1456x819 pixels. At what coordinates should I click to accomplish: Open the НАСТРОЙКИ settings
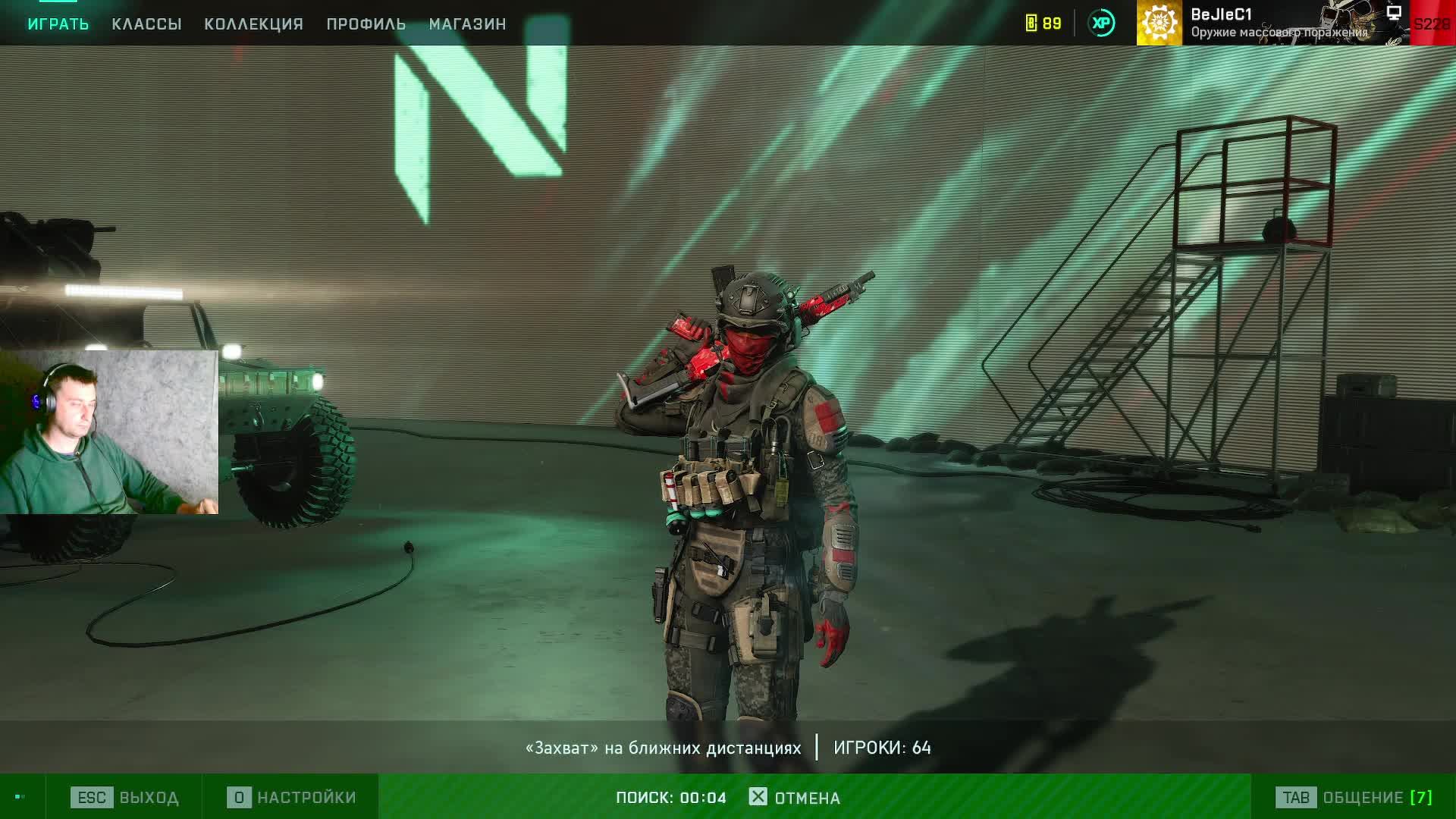(x=292, y=798)
